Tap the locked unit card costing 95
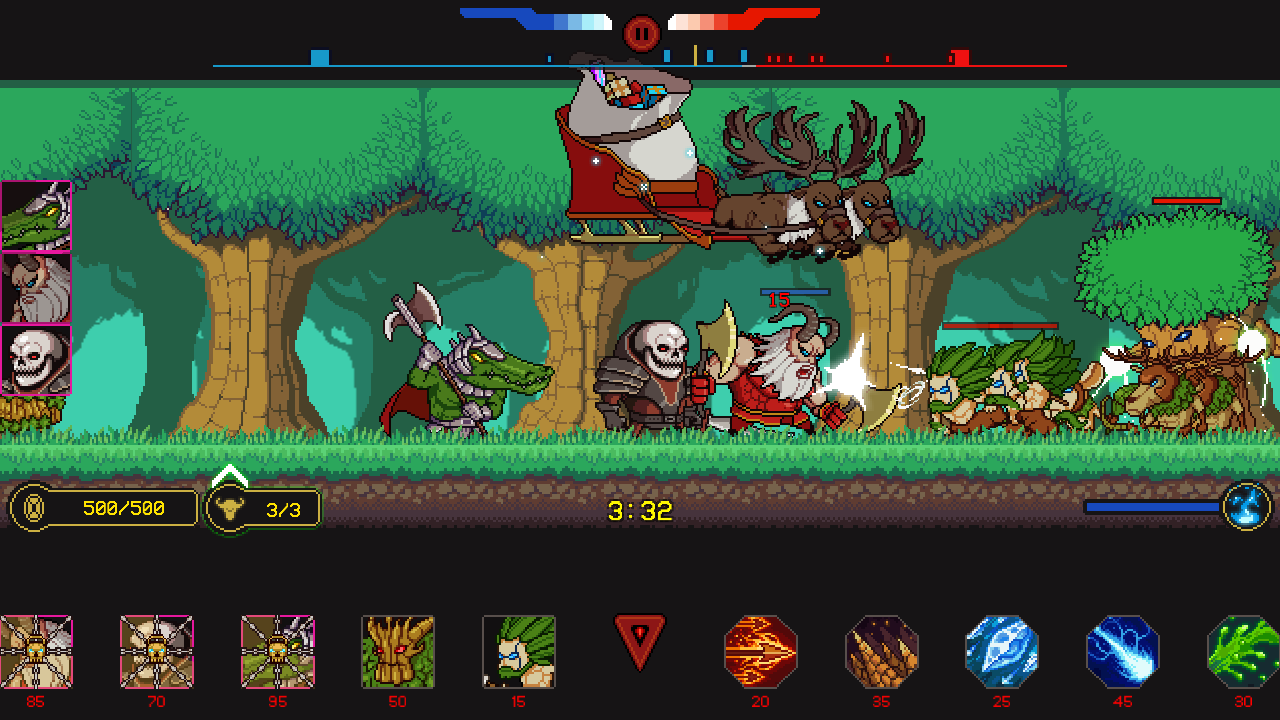Viewport: 1280px width, 720px height. pyautogui.click(x=277, y=651)
